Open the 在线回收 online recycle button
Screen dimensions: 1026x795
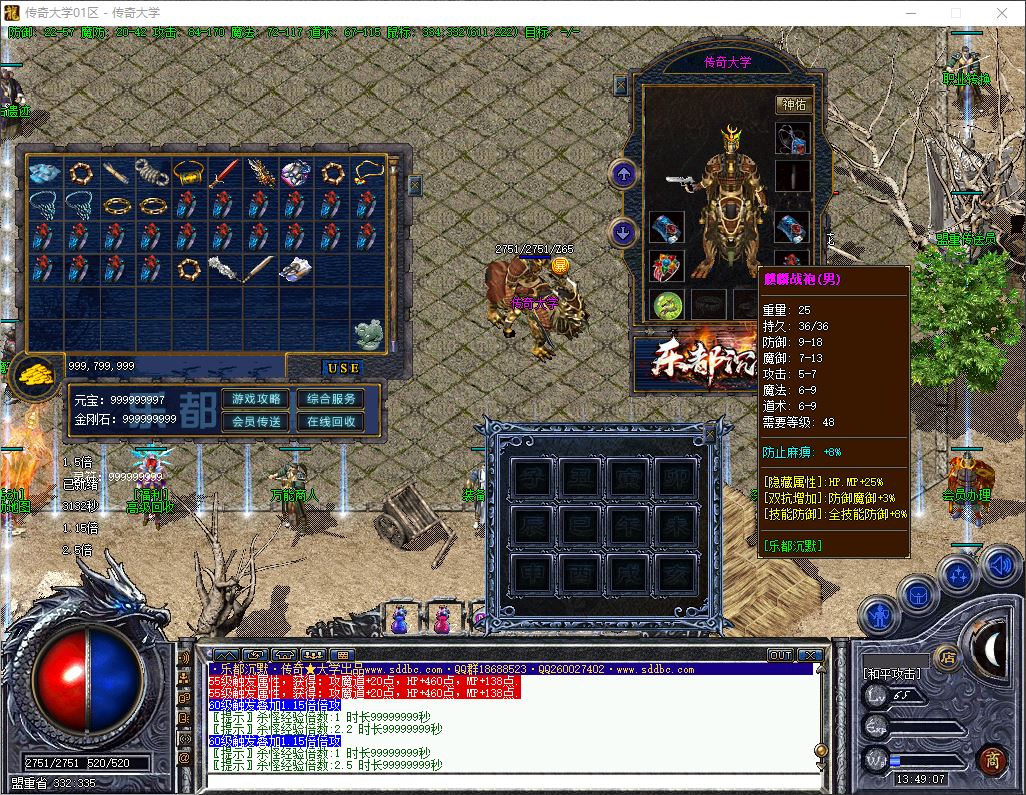click(331, 422)
